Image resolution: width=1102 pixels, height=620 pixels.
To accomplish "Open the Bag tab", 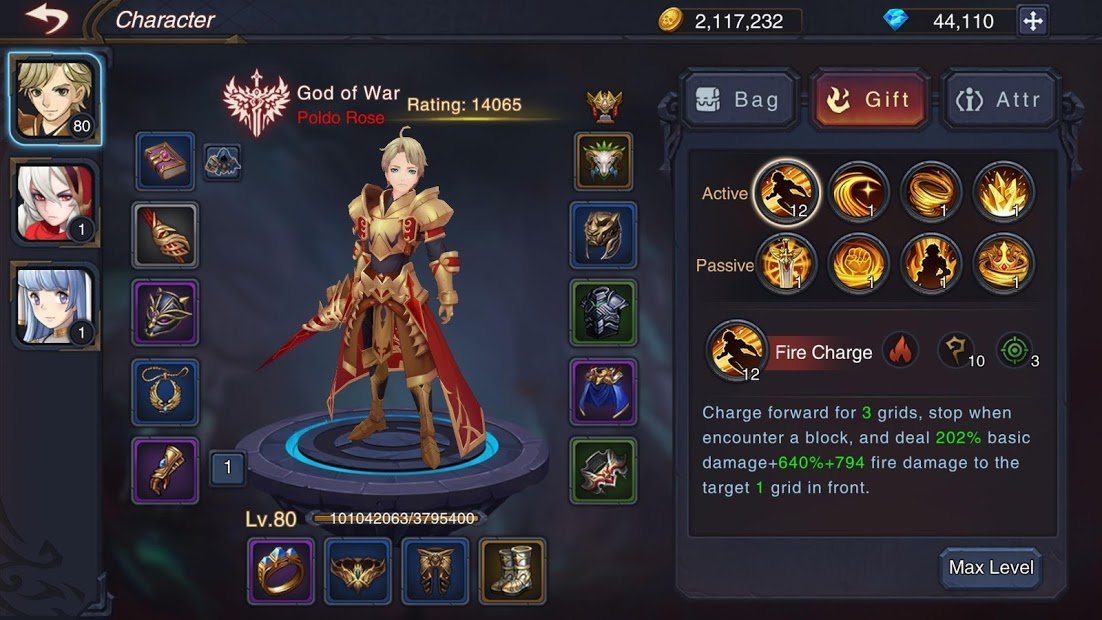I will click(740, 99).
